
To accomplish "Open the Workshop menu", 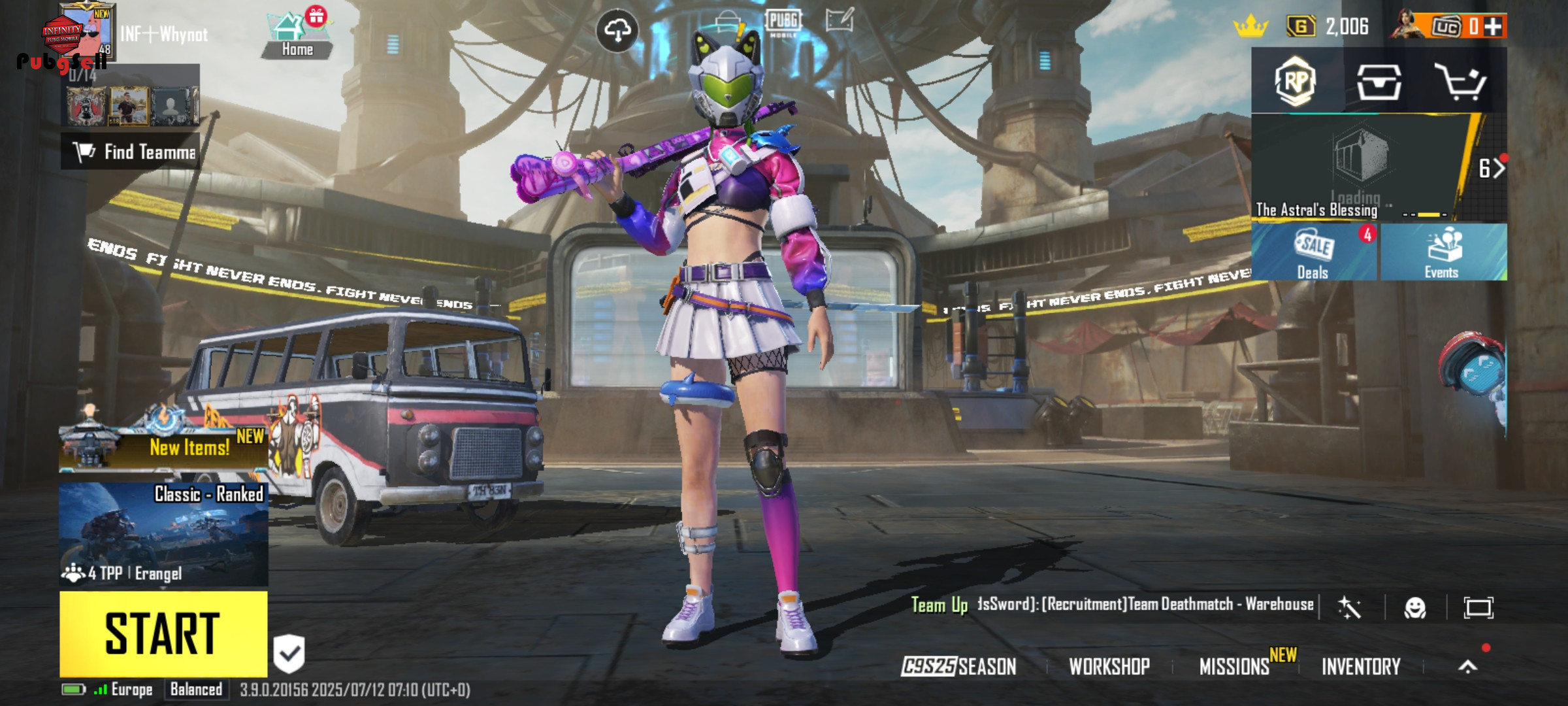I will 1109,666.
